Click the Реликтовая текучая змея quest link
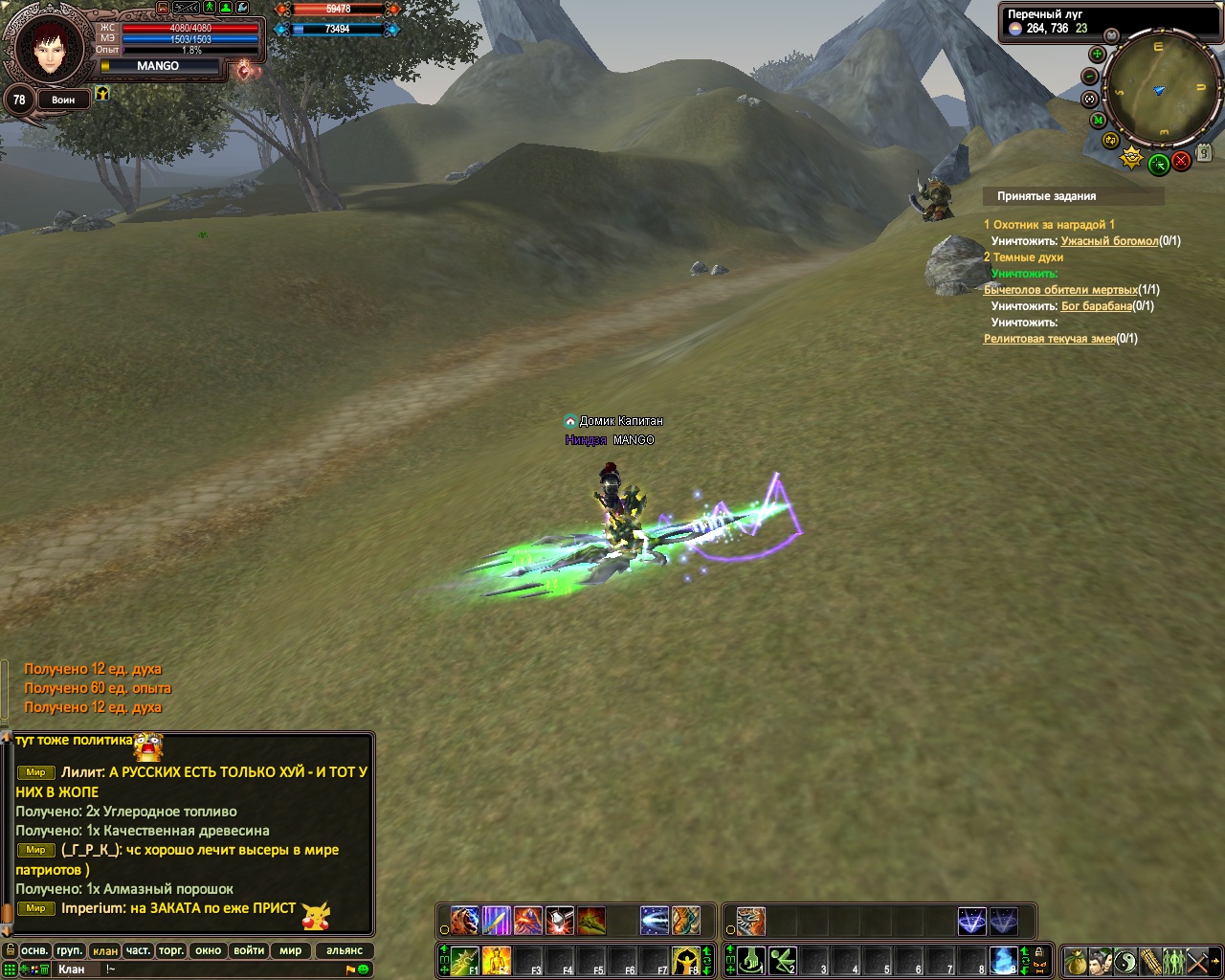Viewport: 1225px width, 980px height. [1050, 339]
